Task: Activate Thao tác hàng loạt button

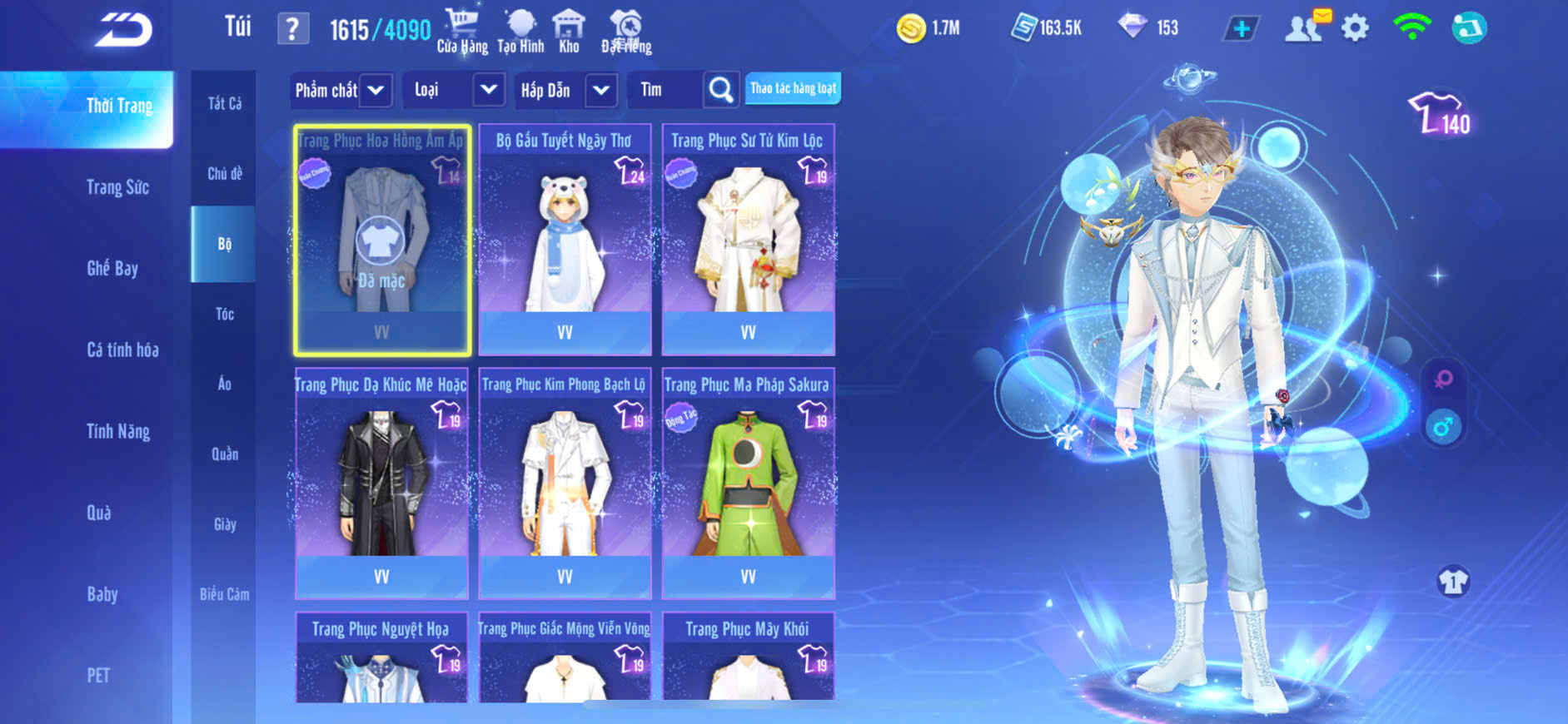Action: pyautogui.click(x=793, y=88)
